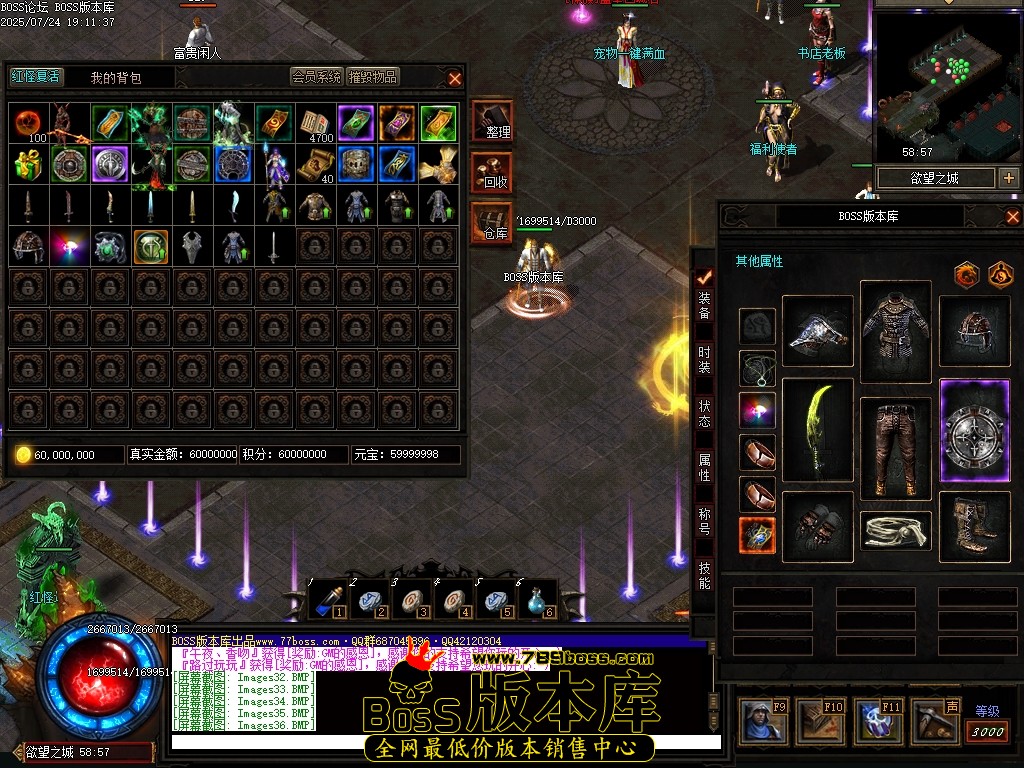Switch to the 状态 status tab
This screenshot has width=1024, height=768.
[704, 414]
